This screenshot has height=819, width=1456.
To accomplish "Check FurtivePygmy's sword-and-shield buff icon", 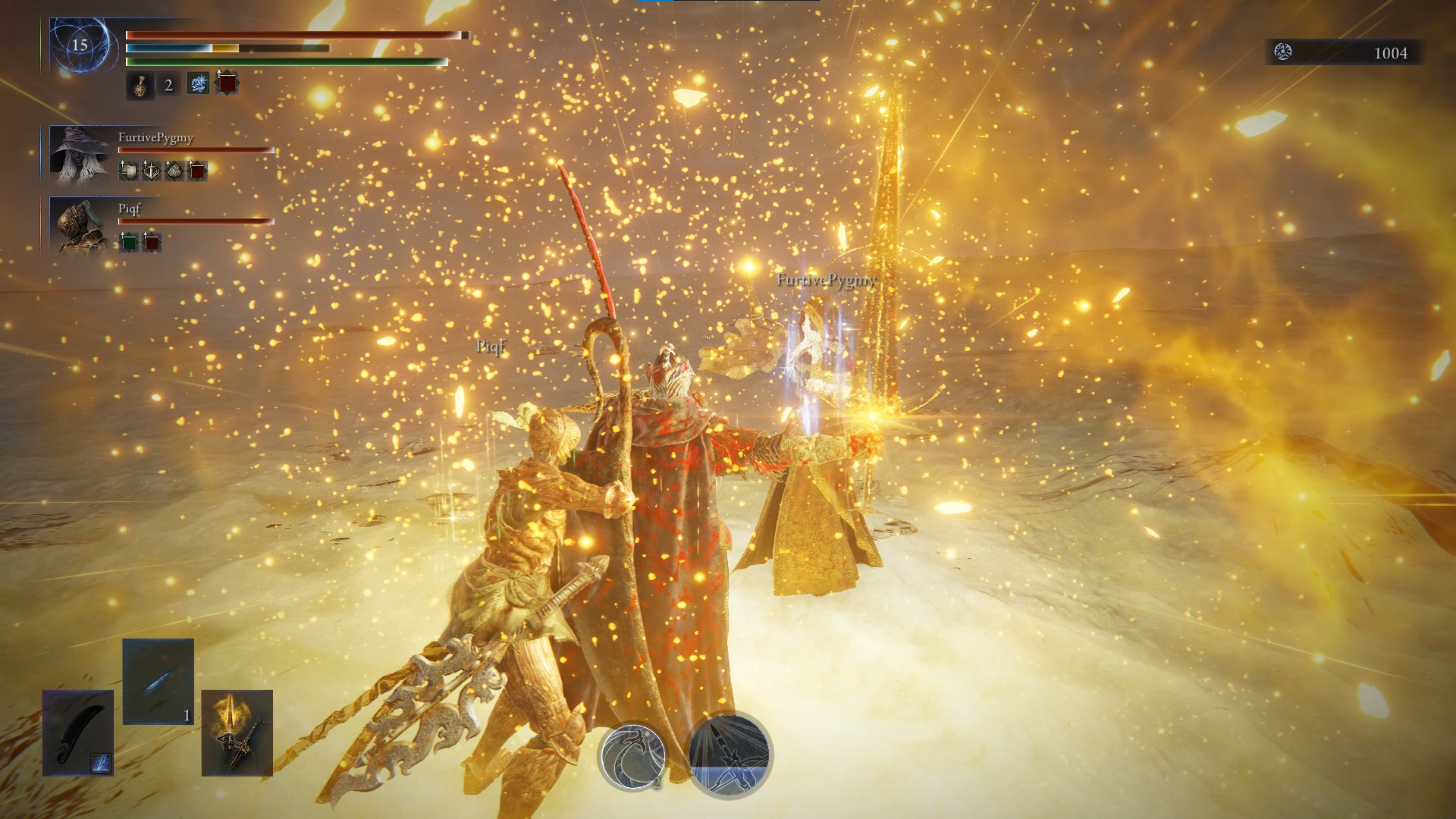I will (x=152, y=171).
